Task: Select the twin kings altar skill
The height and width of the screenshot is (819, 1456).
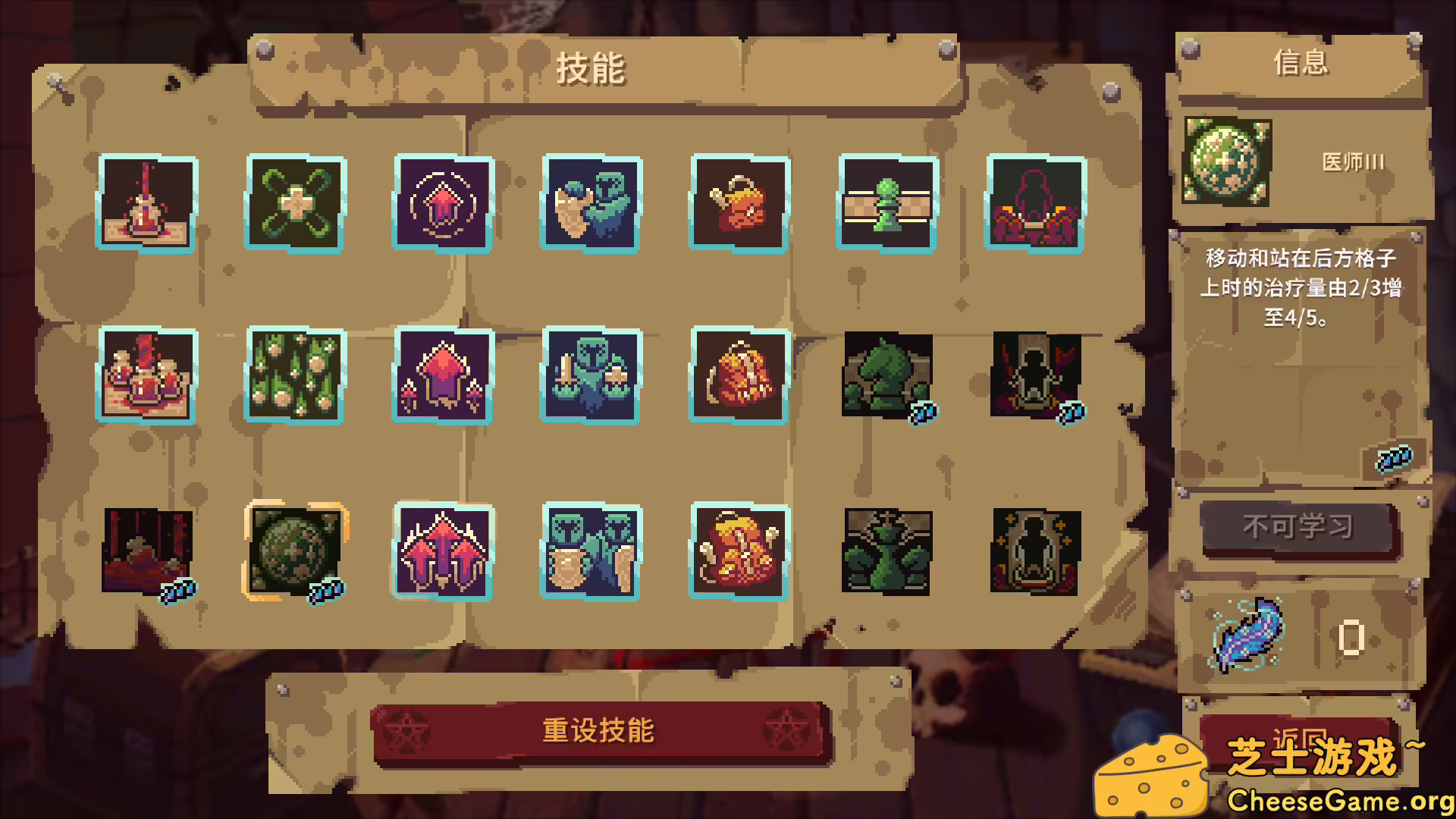Action: (148, 378)
